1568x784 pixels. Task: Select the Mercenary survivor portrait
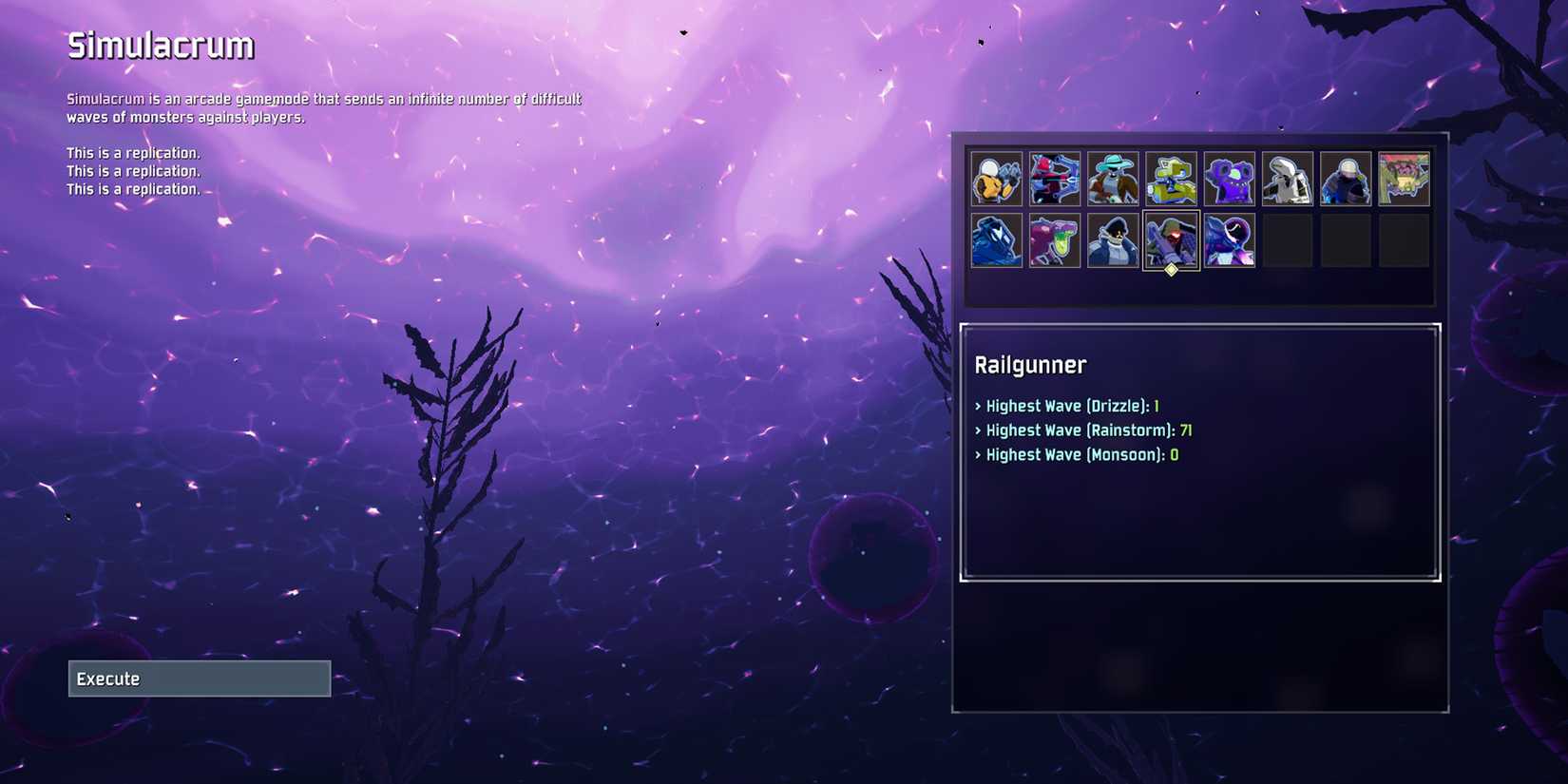pos(1347,178)
